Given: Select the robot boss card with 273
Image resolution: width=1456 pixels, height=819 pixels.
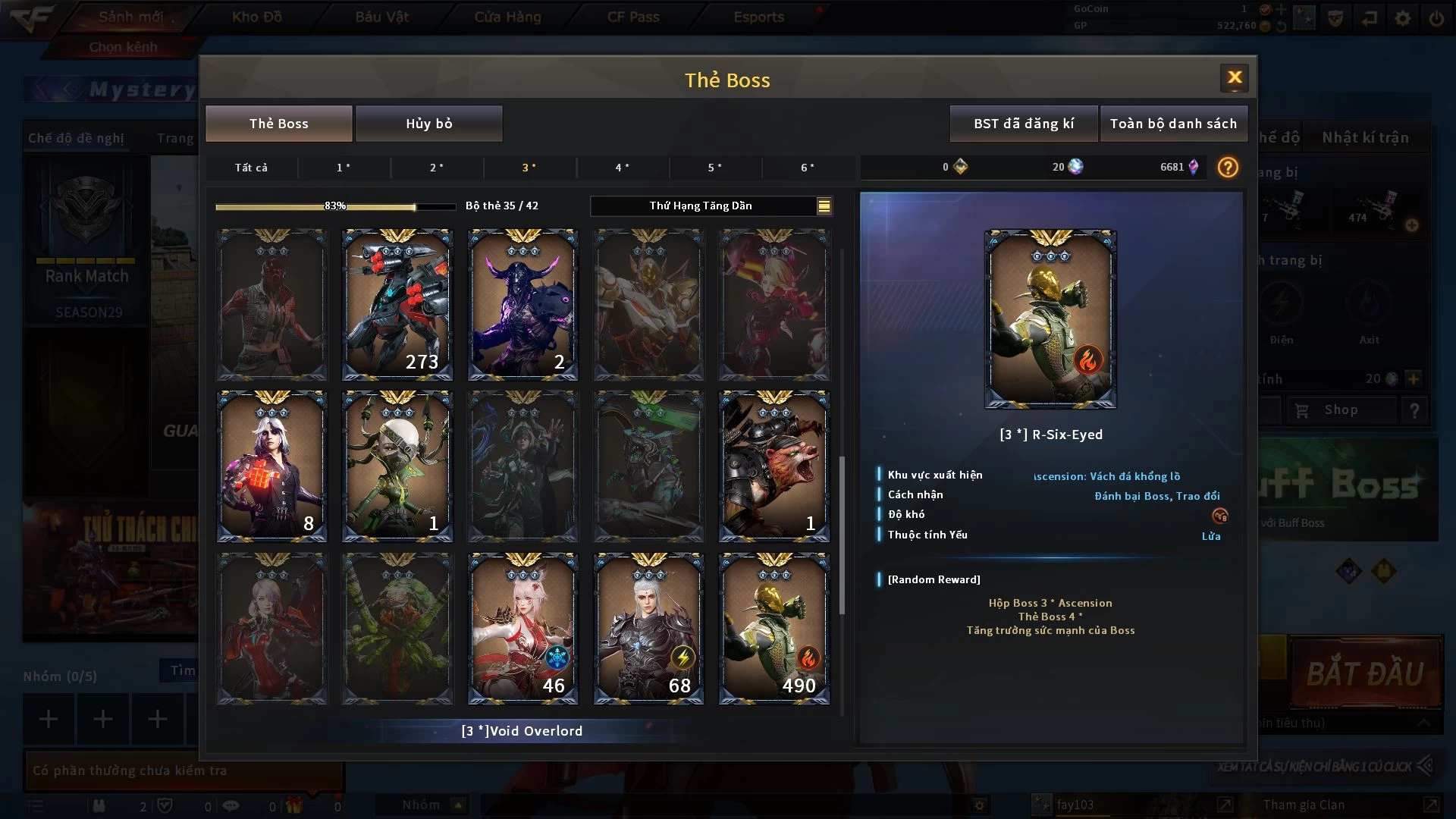Looking at the screenshot, I should [397, 304].
